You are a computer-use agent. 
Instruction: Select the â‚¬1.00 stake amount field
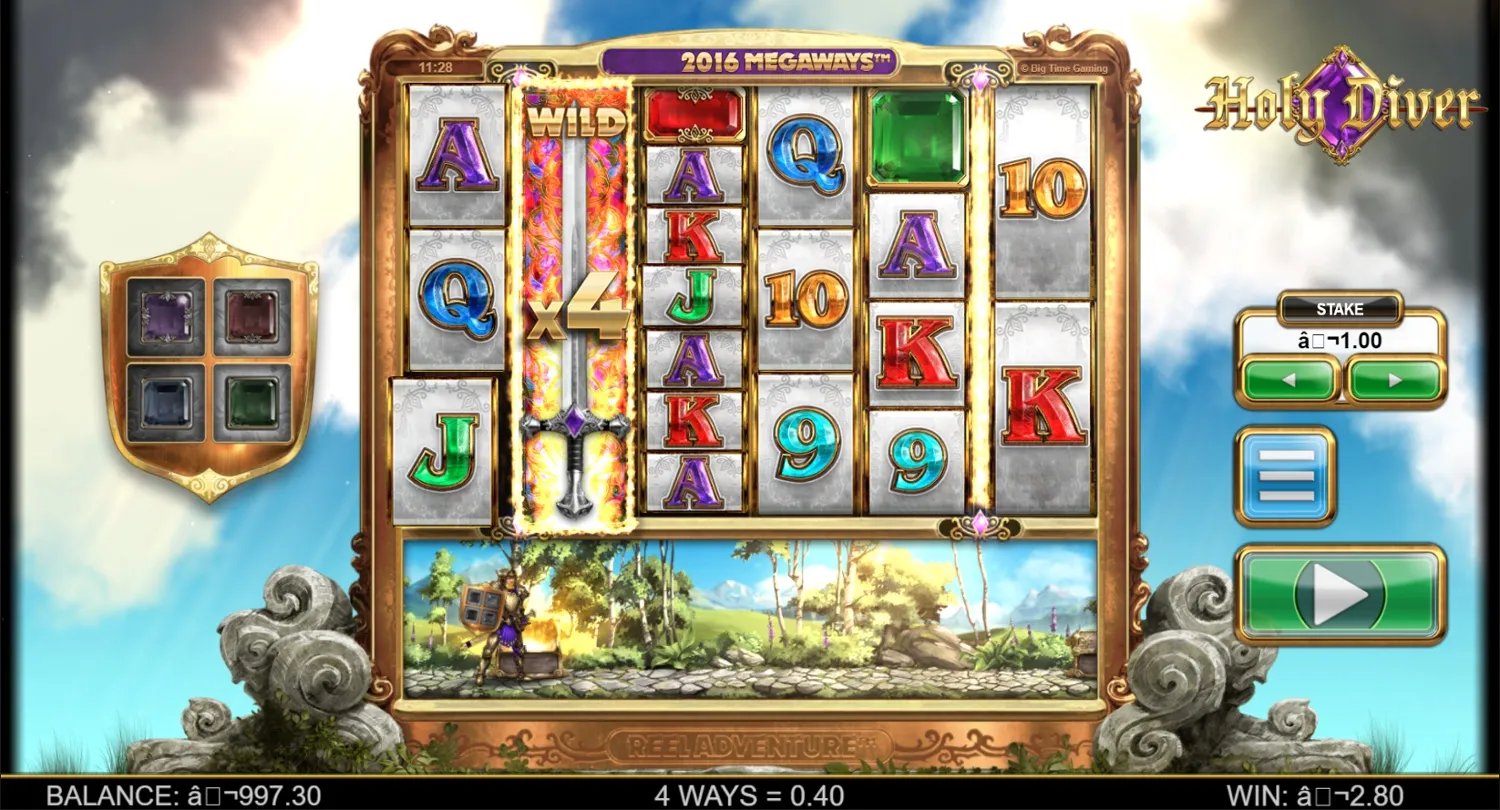1340,341
